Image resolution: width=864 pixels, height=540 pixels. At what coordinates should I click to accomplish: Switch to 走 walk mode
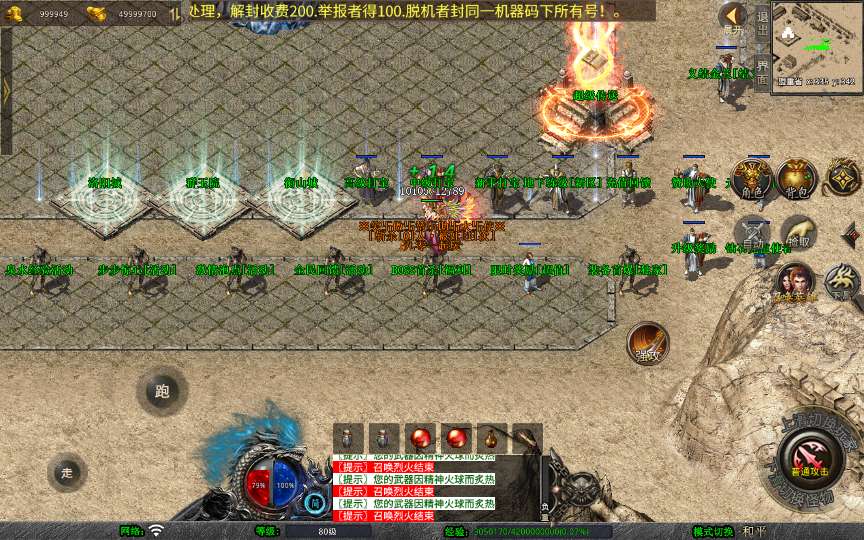[67, 472]
